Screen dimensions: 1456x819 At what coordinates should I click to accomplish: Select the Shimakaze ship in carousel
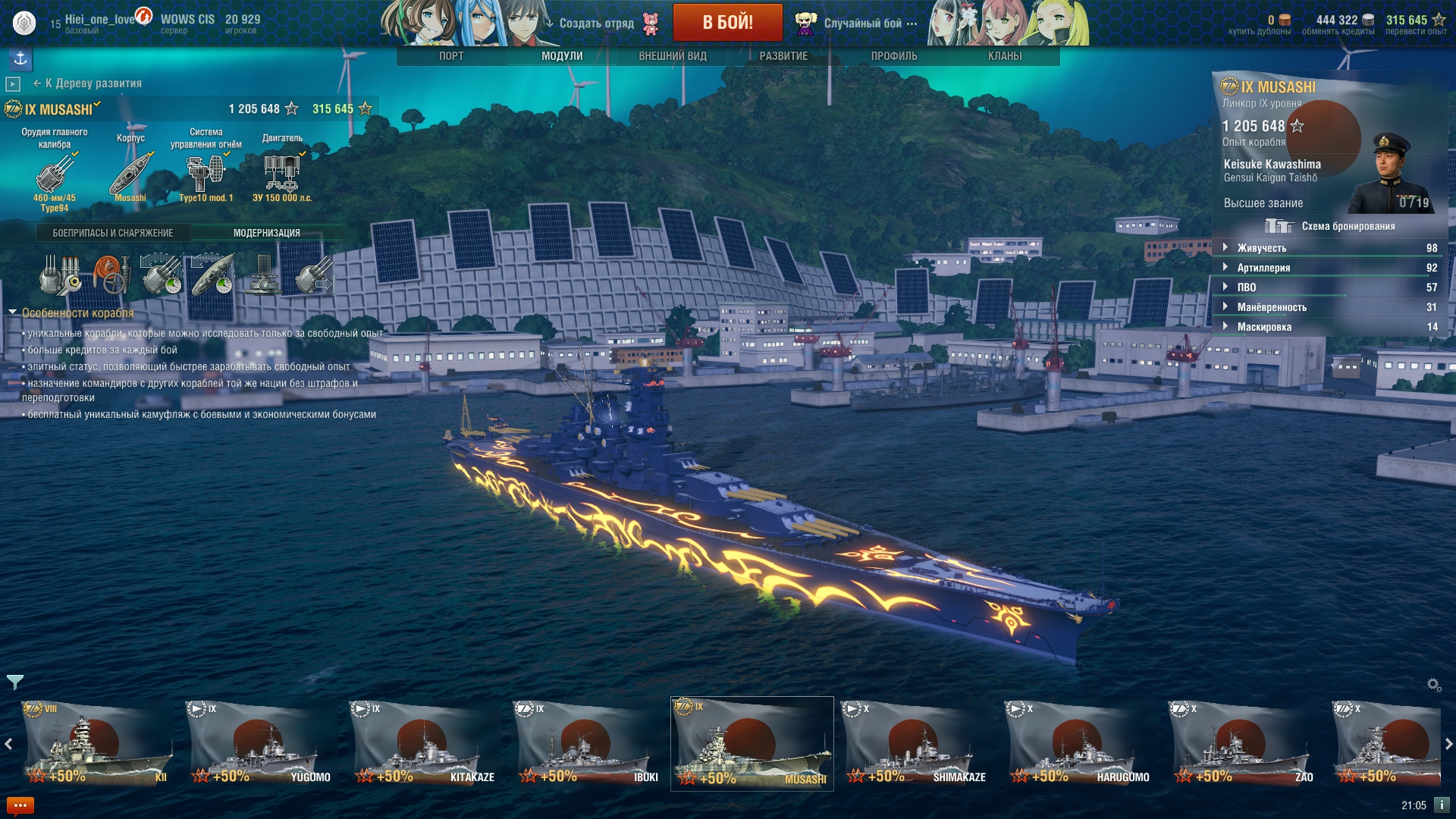[x=916, y=743]
